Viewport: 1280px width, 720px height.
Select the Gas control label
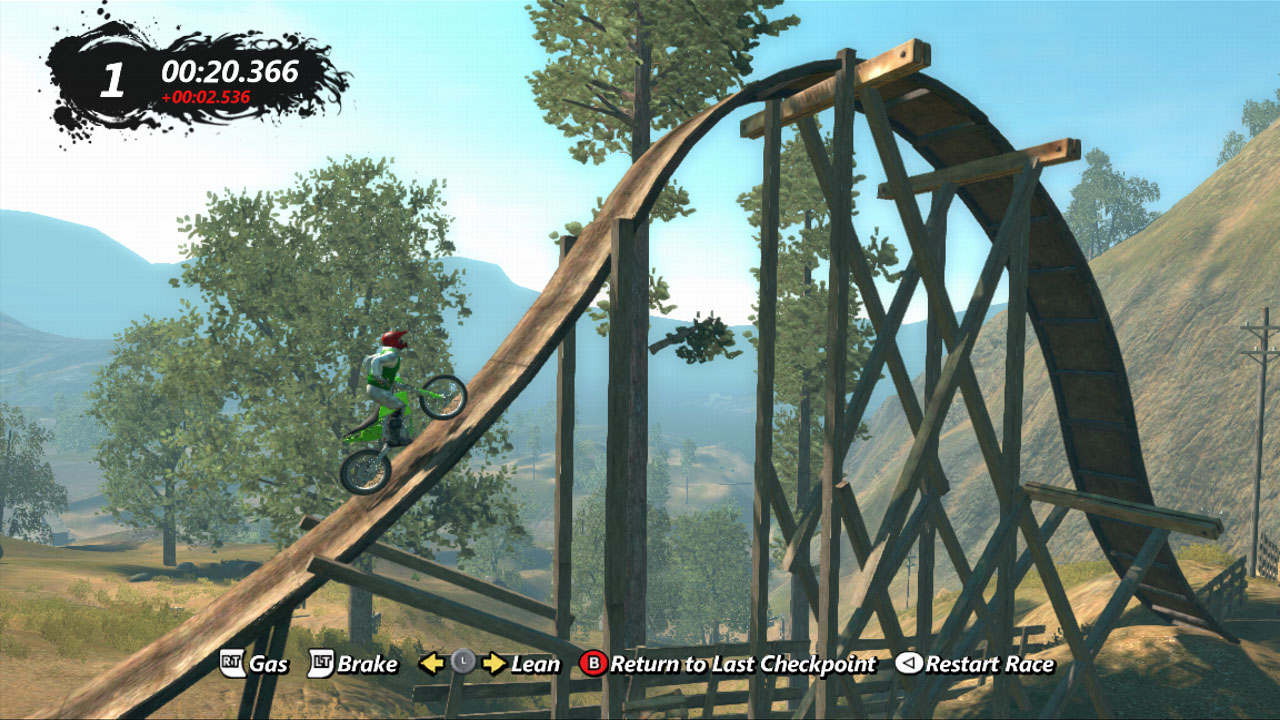click(269, 663)
